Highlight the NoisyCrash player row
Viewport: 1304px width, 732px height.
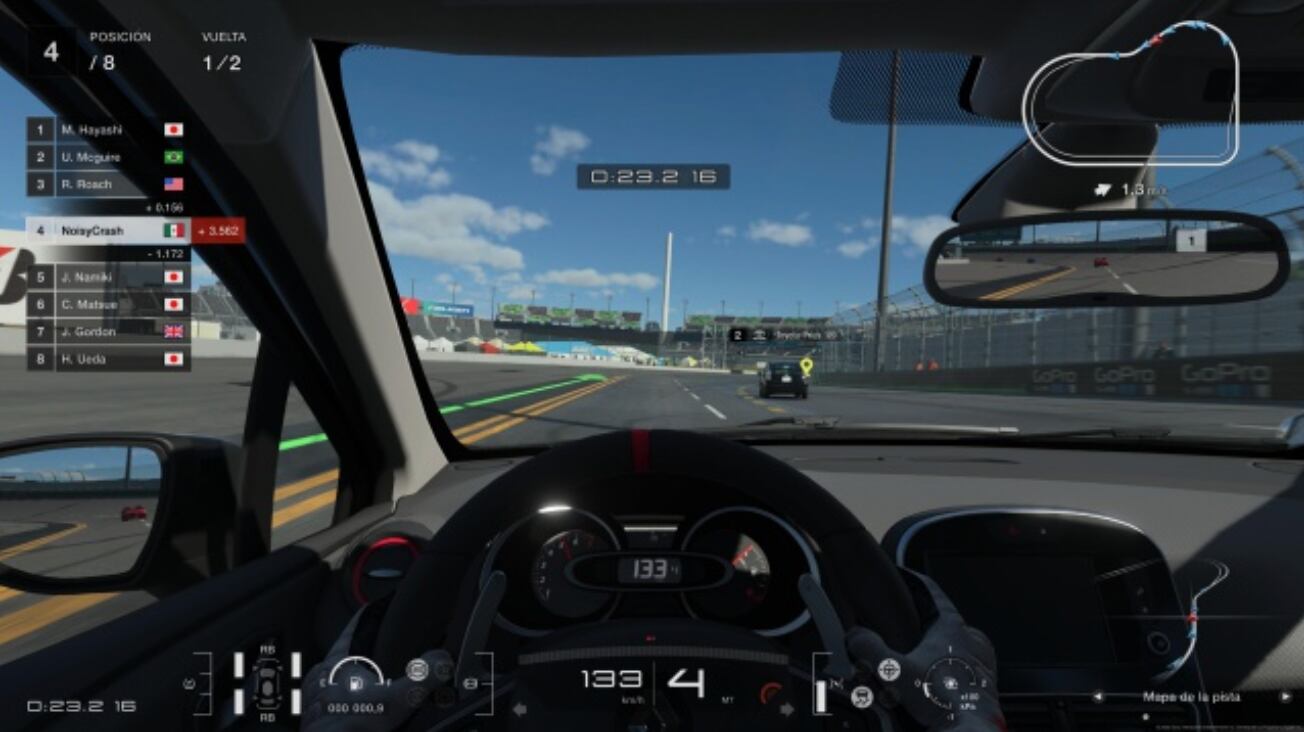108,231
